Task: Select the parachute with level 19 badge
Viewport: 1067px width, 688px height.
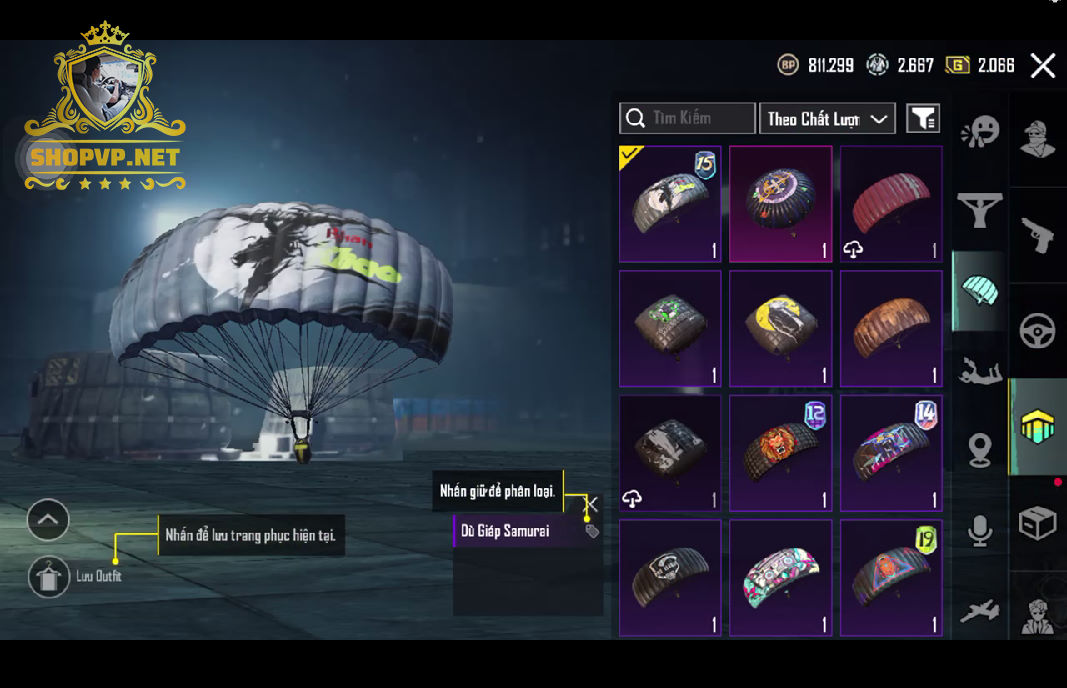Action: click(x=891, y=577)
